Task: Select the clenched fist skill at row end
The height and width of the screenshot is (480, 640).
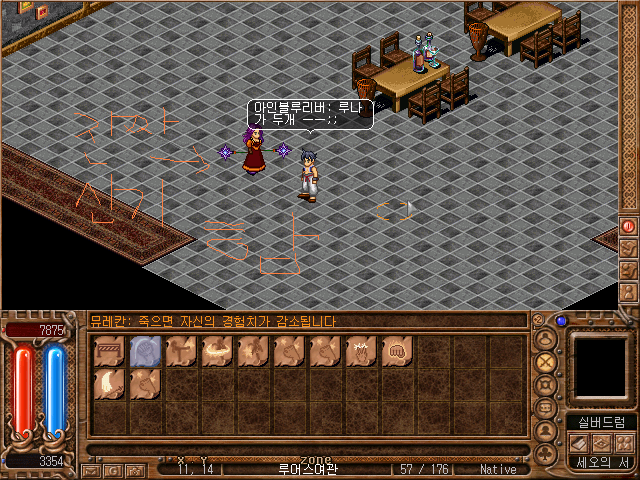Action: coord(398,352)
